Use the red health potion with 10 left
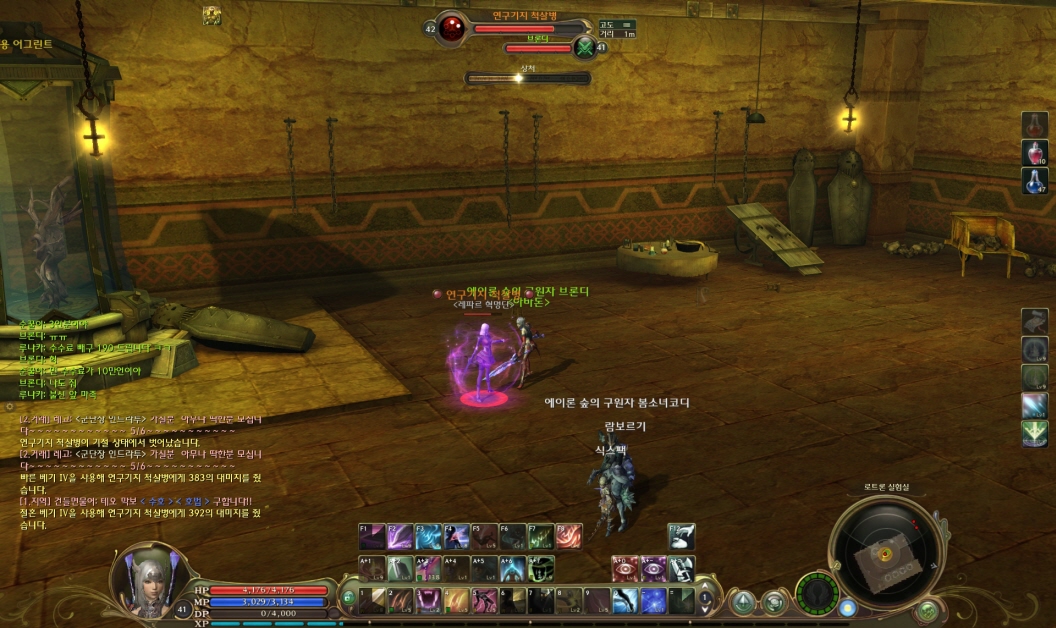This screenshot has width=1056, height=628. 1035,152
